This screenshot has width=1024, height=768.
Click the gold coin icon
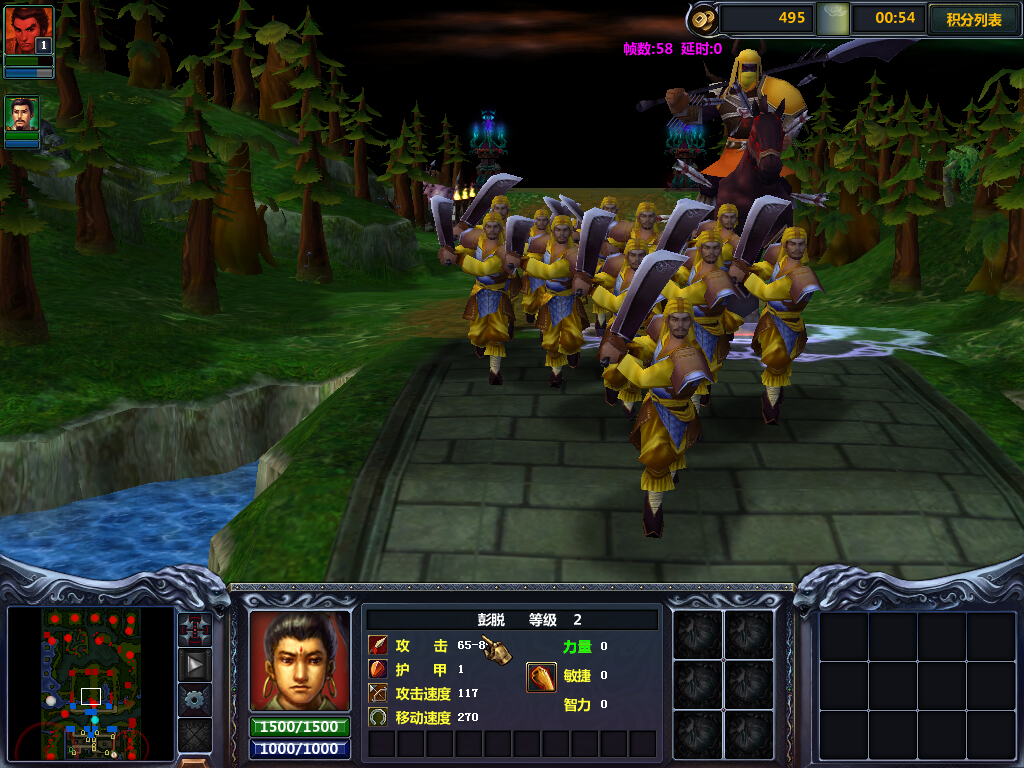pyautogui.click(x=703, y=18)
